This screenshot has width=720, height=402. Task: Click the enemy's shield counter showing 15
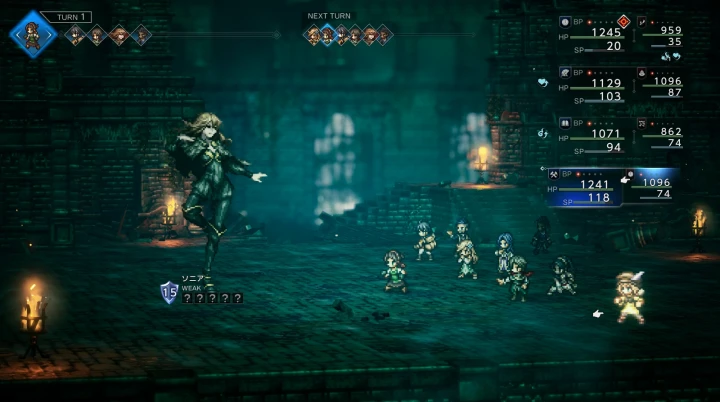click(169, 292)
